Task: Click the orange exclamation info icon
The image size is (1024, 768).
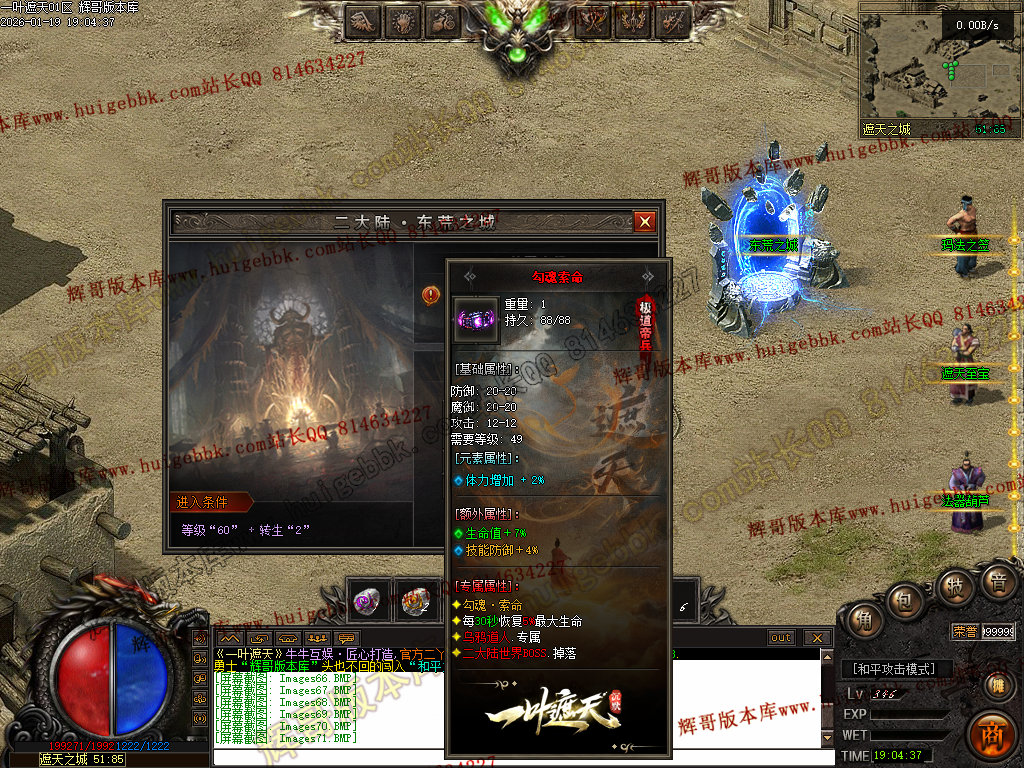Action: pyautogui.click(x=431, y=295)
